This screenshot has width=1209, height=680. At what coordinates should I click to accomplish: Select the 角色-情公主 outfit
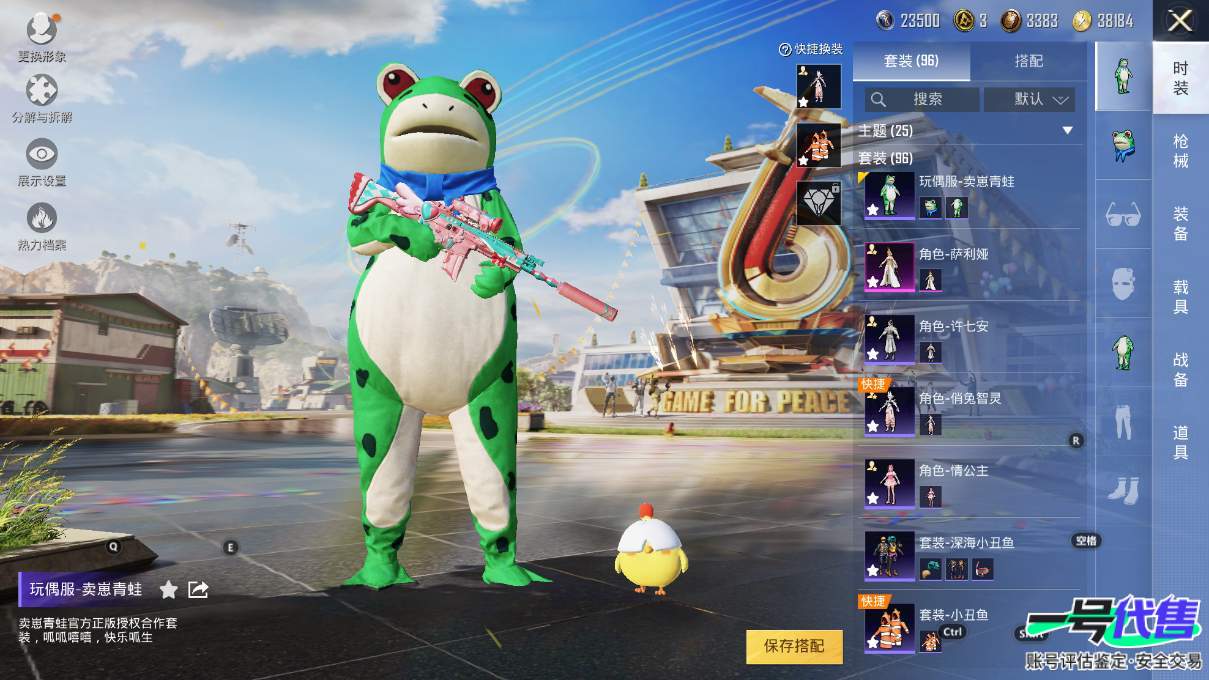coord(970,482)
